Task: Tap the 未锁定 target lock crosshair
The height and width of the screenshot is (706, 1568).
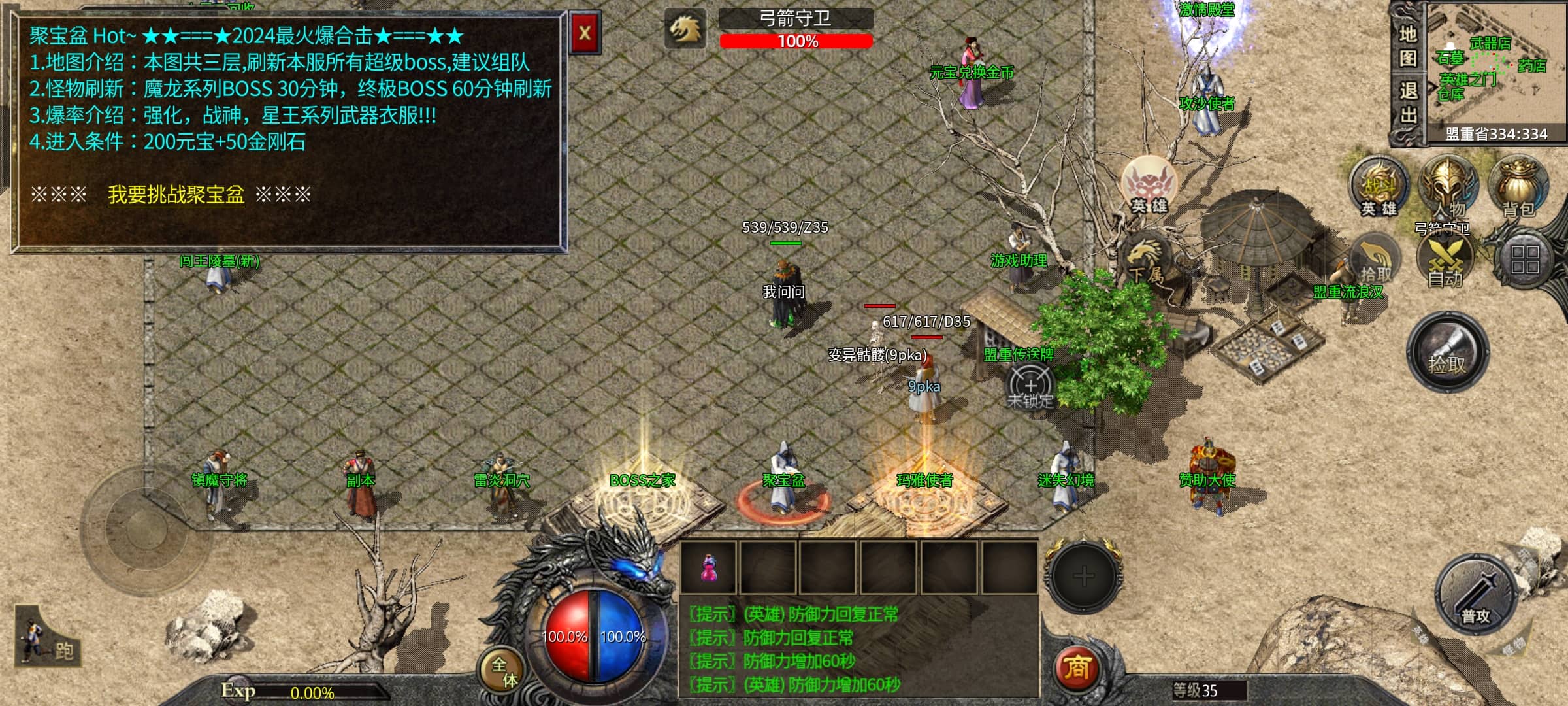Action: (1030, 387)
